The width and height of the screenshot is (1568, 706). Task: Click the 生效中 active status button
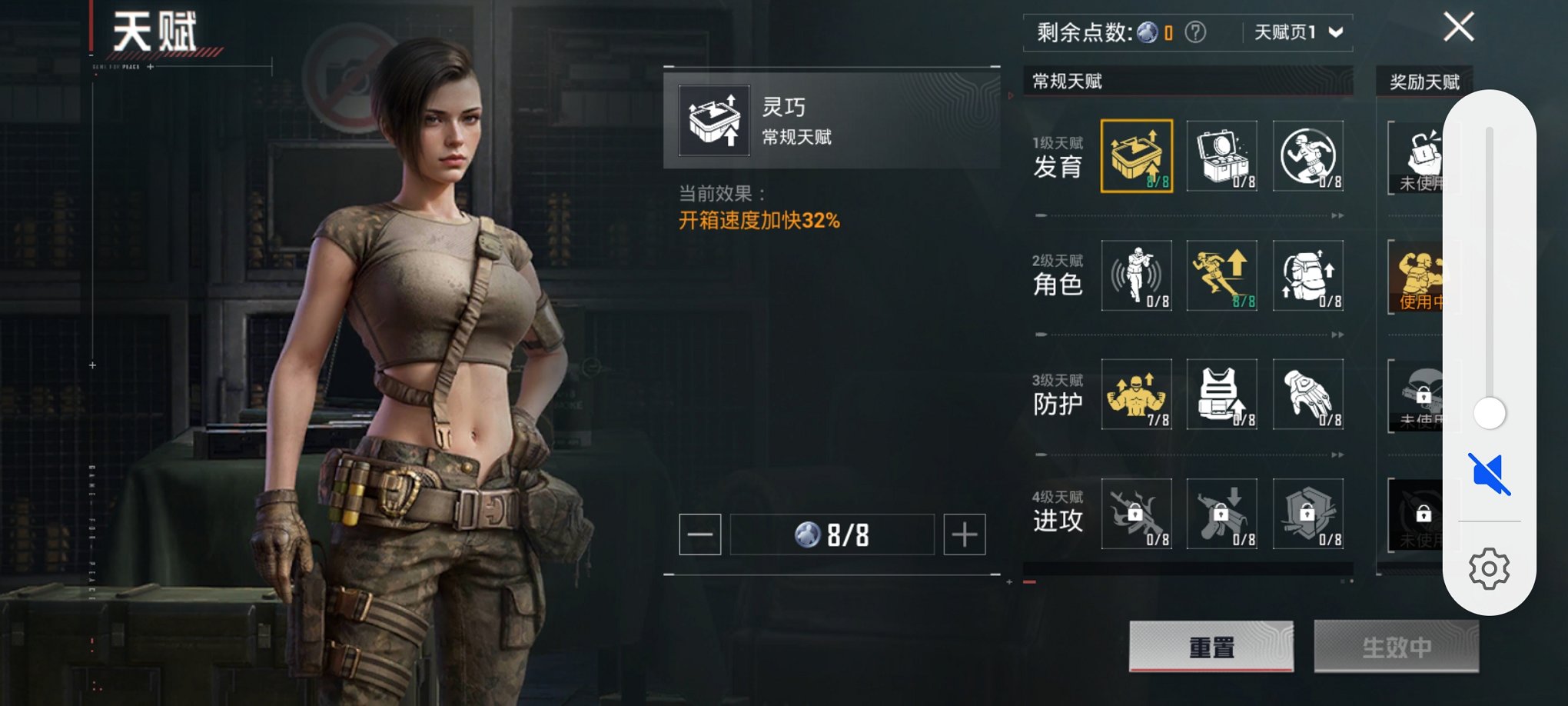tap(1396, 647)
